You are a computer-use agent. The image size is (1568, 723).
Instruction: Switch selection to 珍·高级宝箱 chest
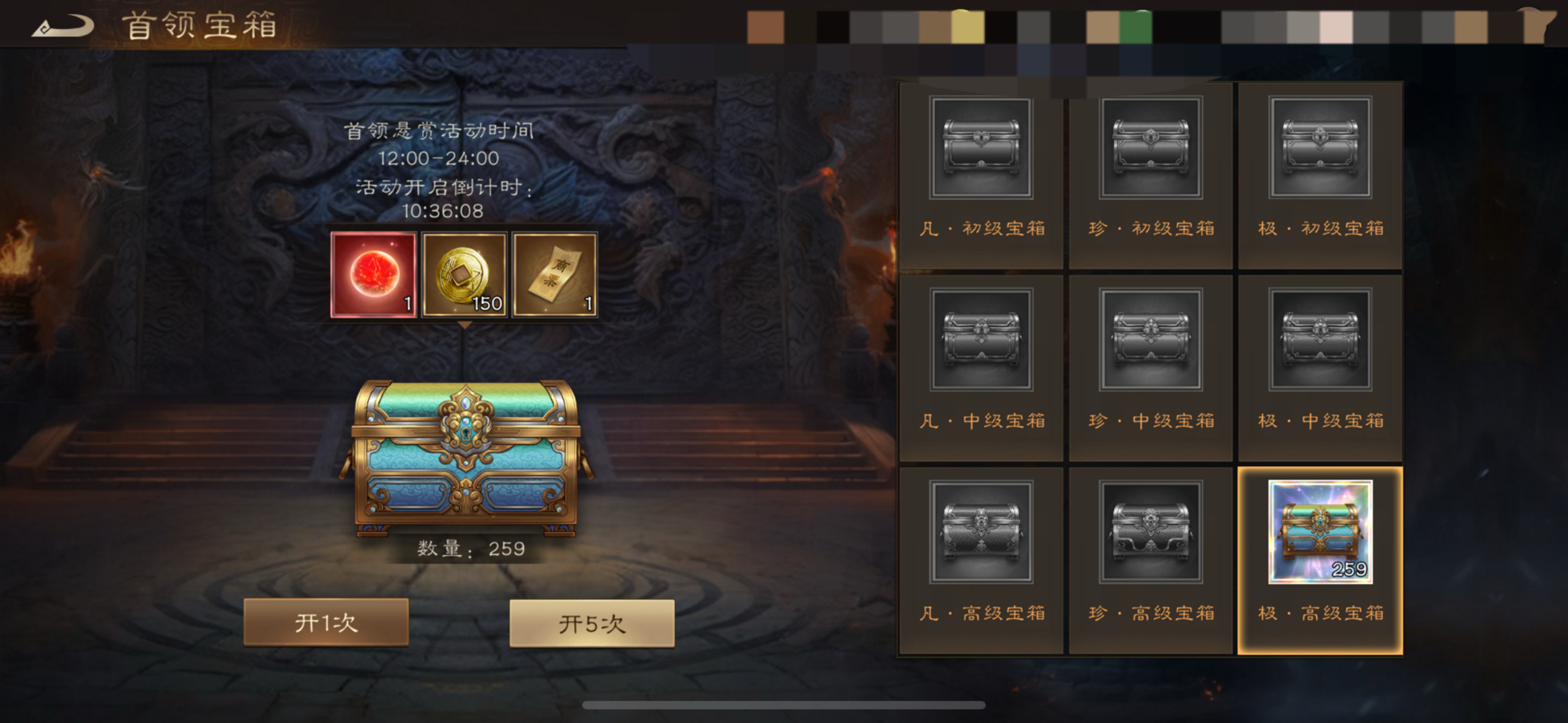(x=1151, y=535)
